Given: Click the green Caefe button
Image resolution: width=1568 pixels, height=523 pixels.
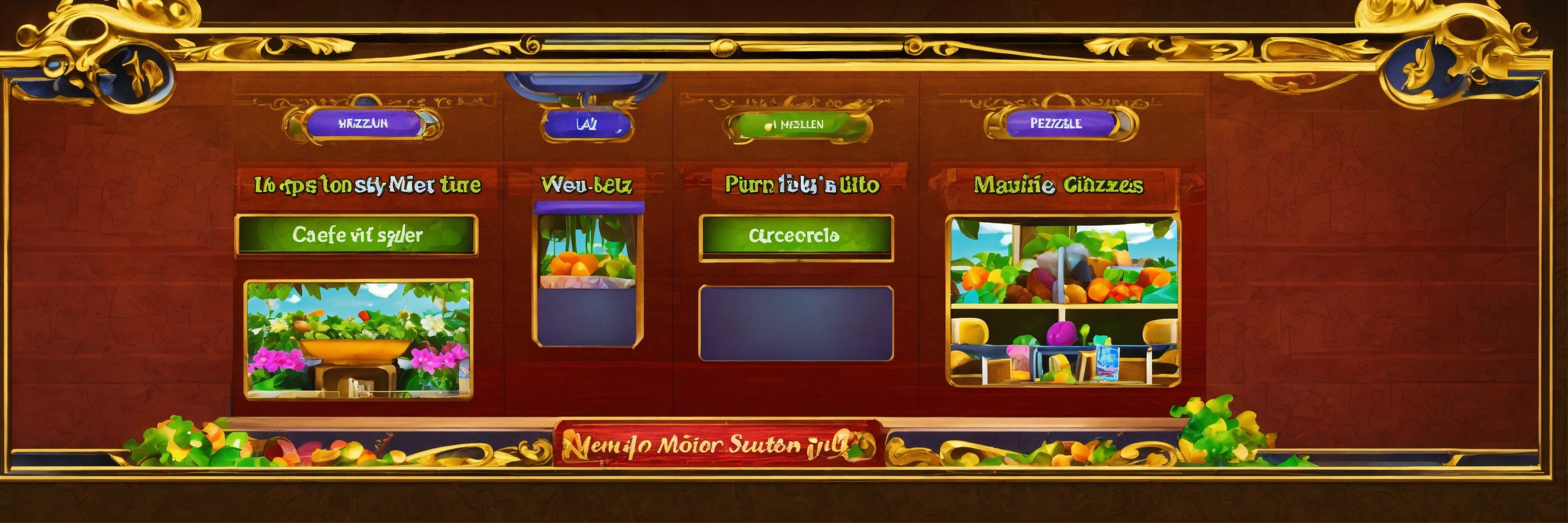Looking at the screenshot, I should coord(357,234).
